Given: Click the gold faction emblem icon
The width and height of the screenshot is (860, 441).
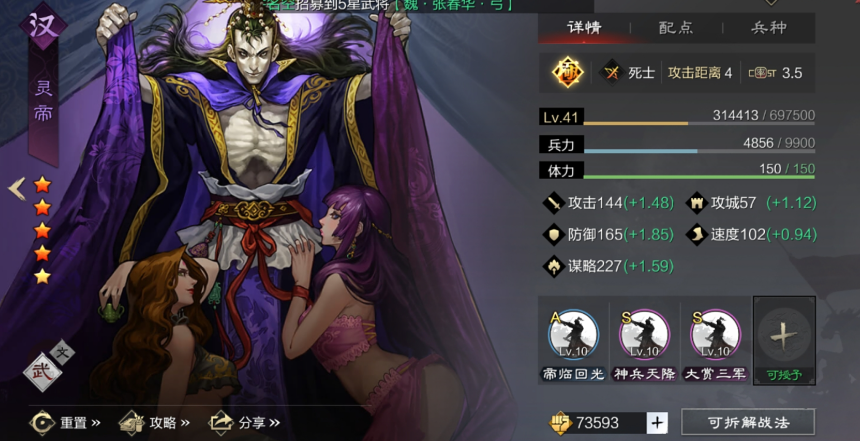Looking at the screenshot, I should tap(567, 72).
